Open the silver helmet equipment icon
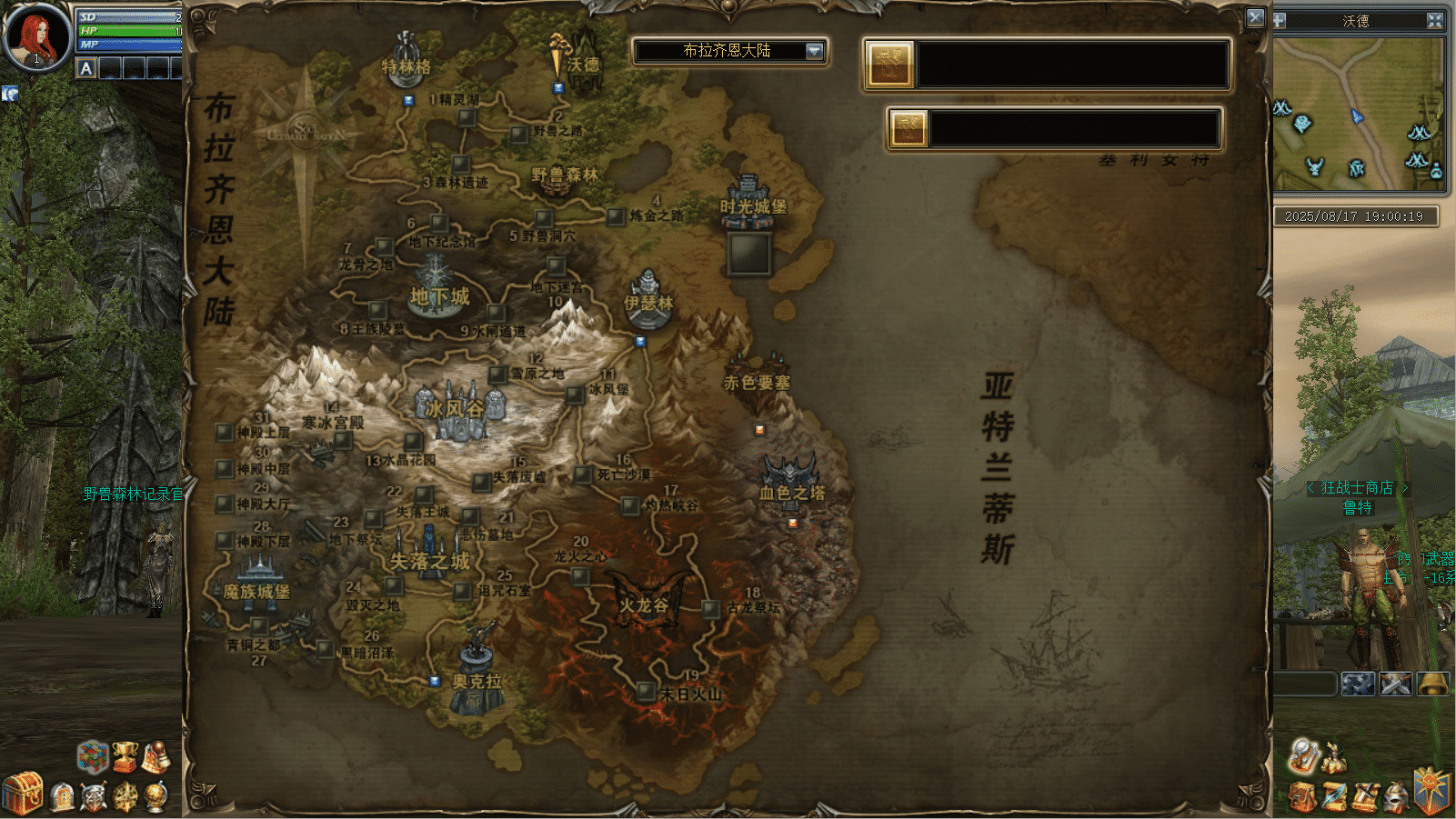Viewport: 1456px width, 819px height. click(1396, 797)
